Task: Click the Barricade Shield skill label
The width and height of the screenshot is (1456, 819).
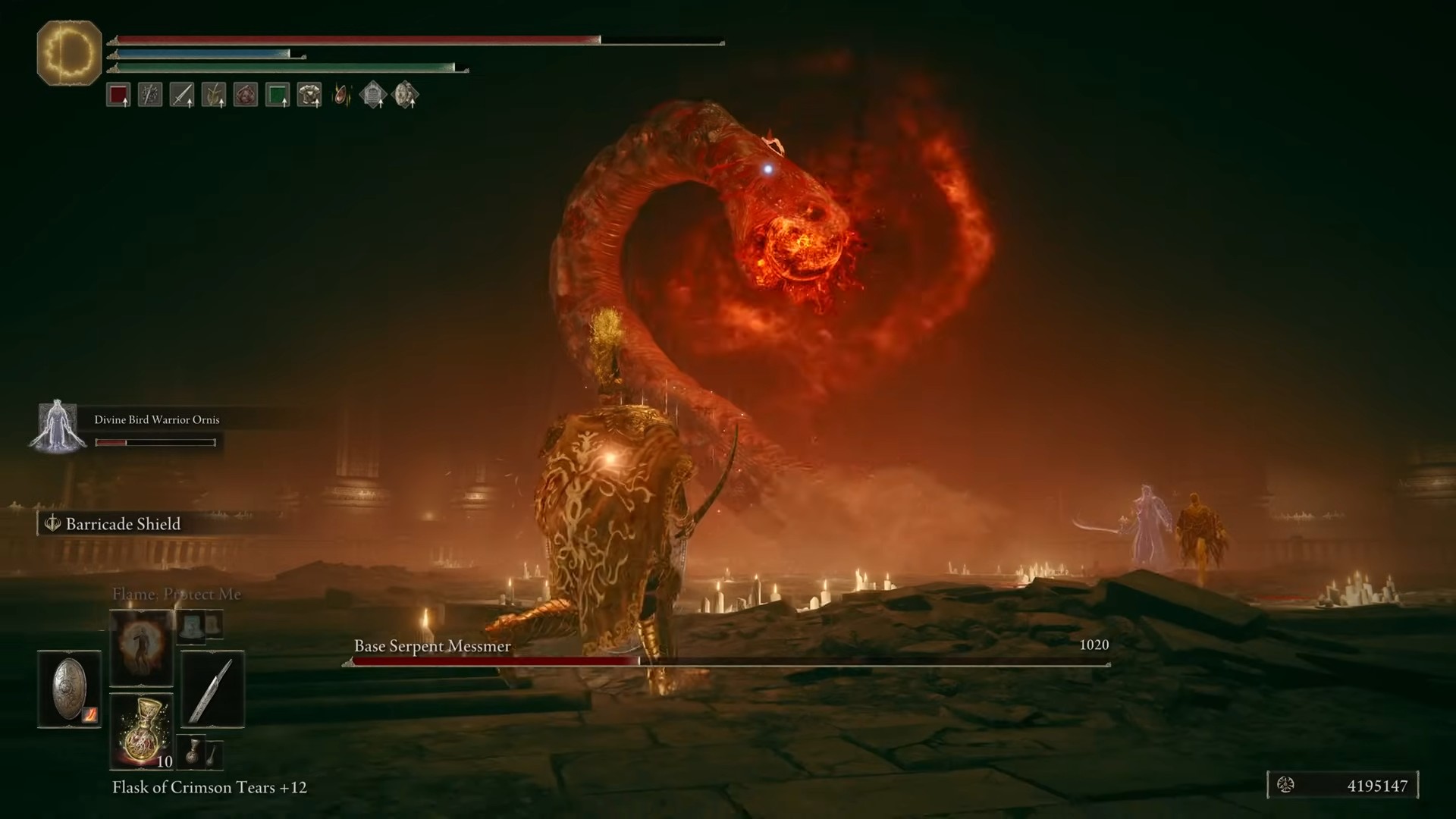Action: click(123, 524)
